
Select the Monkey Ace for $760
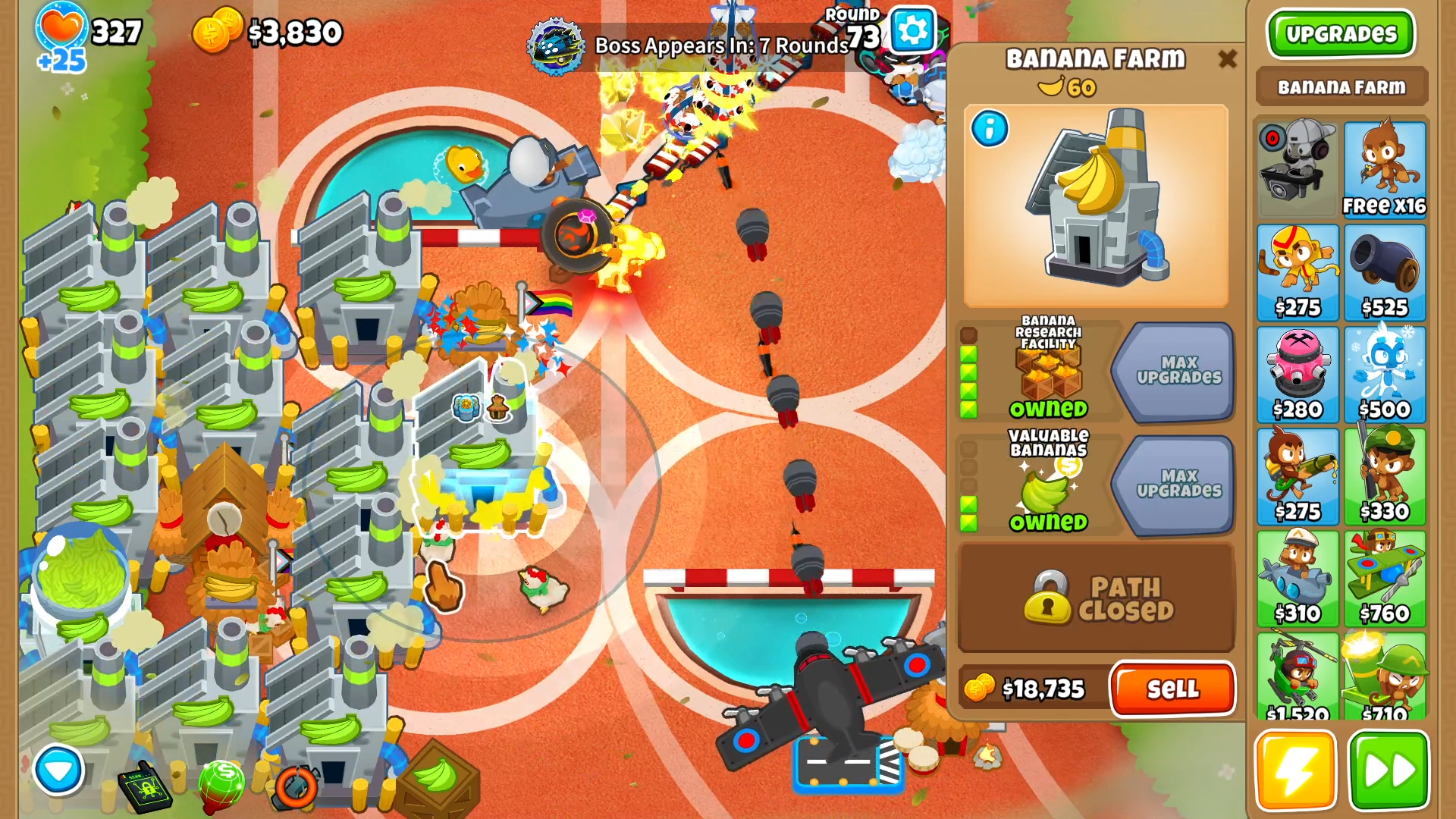pyautogui.click(x=1384, y=578)
